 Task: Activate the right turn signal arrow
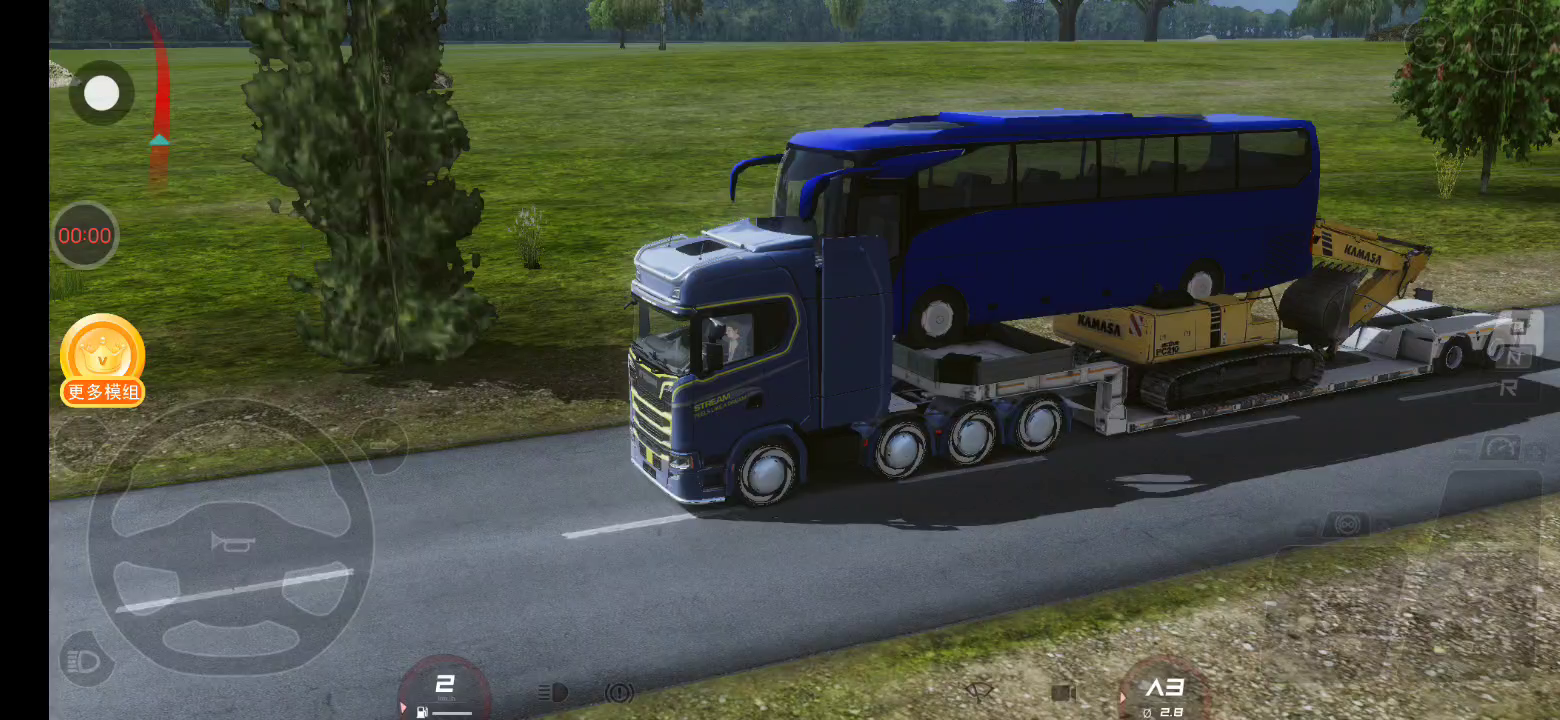[381, 443]
